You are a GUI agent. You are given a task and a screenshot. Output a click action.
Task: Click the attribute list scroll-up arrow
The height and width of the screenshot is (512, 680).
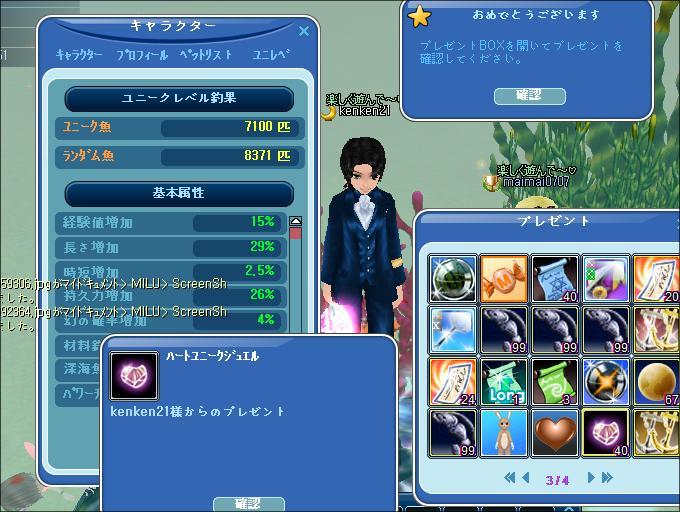click(295, 221)
